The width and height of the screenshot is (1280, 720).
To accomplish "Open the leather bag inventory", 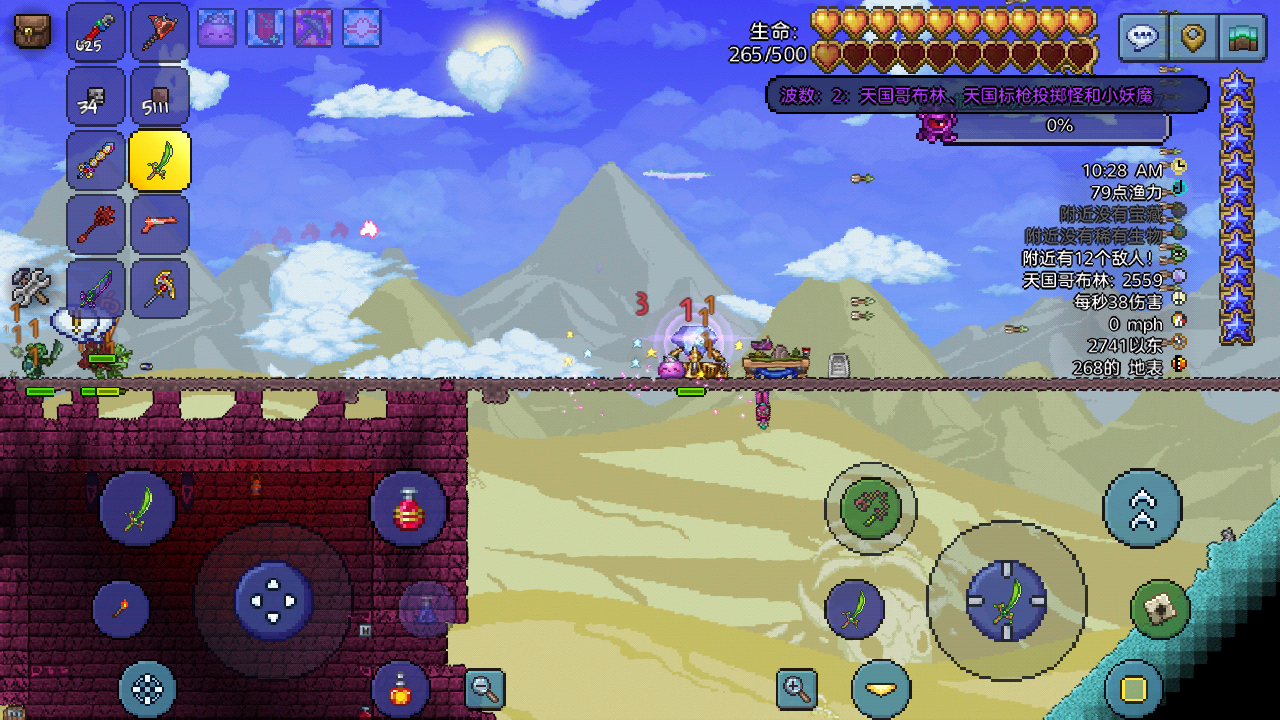I will pos(32,31).
